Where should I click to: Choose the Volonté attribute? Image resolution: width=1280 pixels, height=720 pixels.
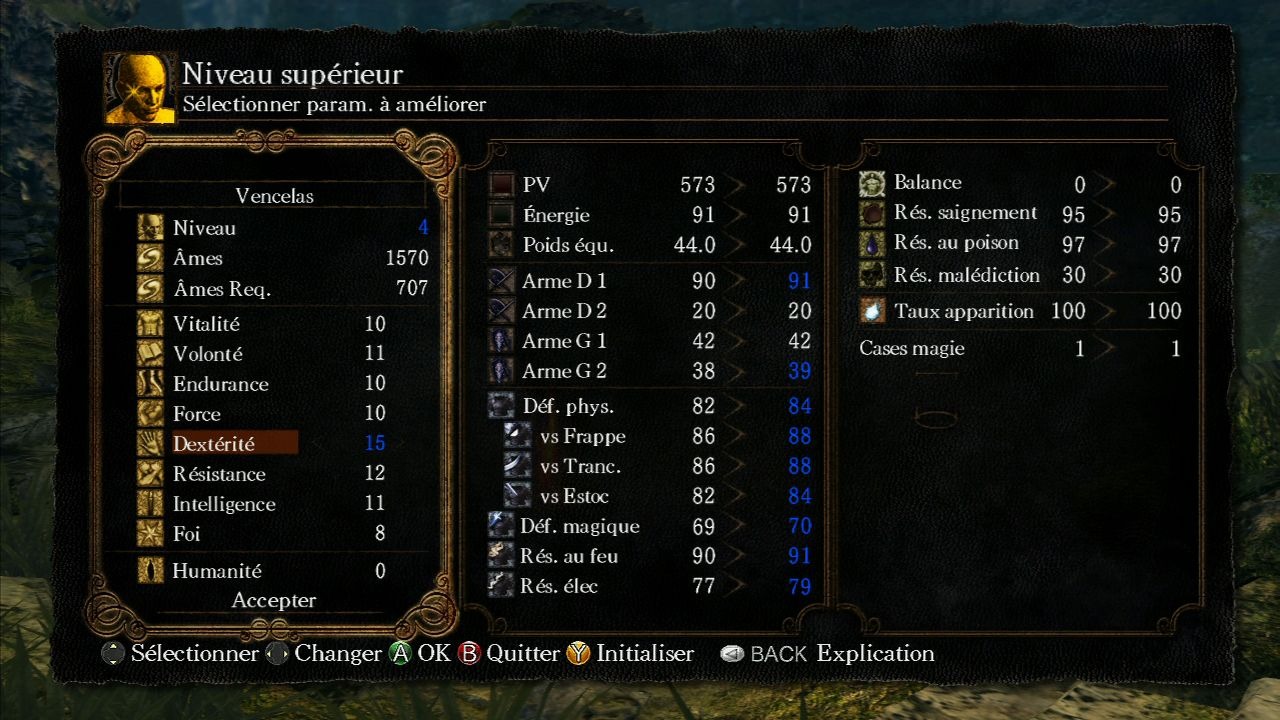208,354
